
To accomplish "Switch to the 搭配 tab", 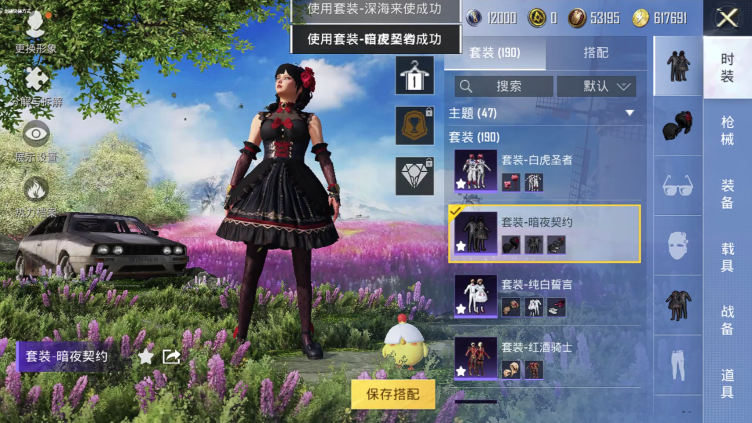I will [x=596, y=54].
